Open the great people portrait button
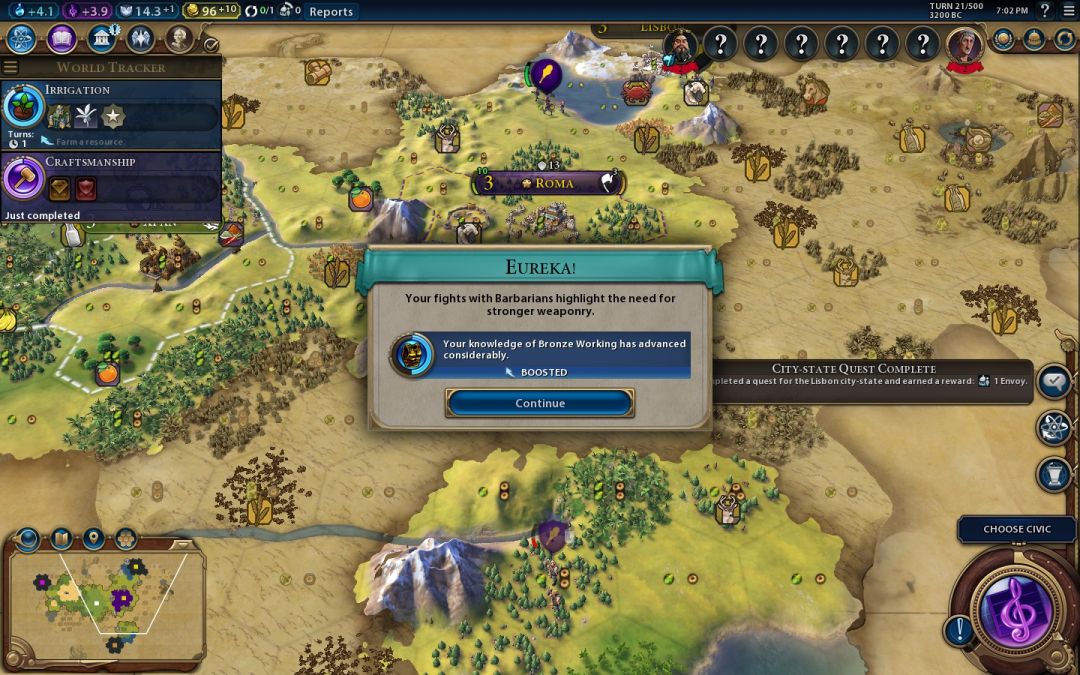 click(179, 39)
